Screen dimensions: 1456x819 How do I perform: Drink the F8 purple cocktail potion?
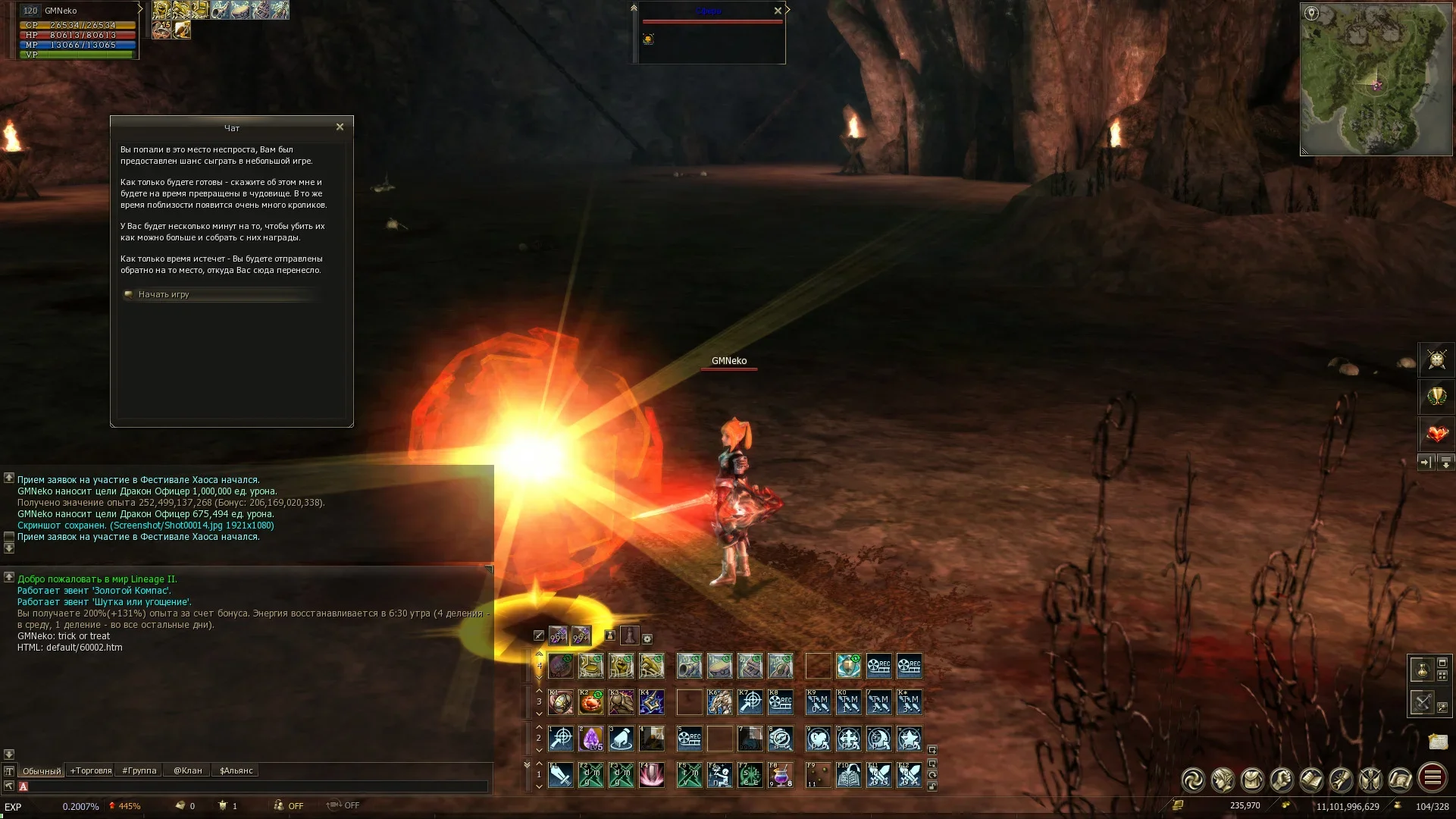click(x=780, y=775)
